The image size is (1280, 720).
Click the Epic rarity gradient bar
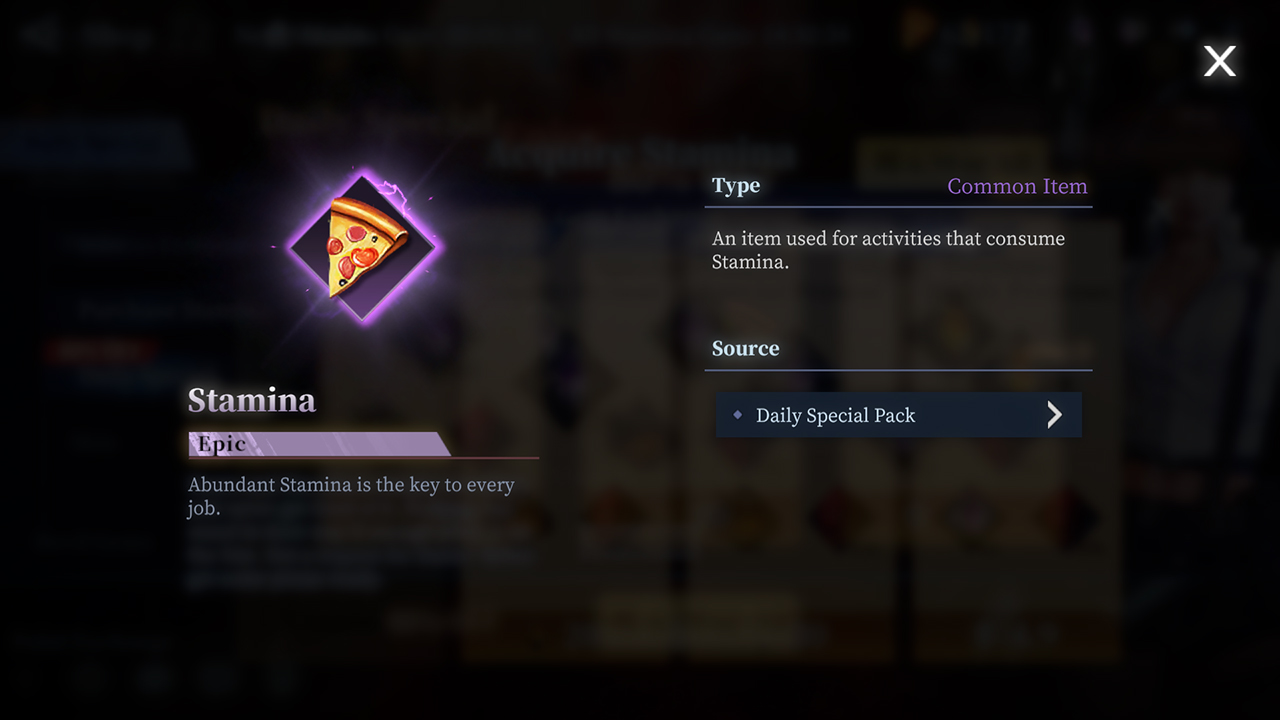point(313,441)
